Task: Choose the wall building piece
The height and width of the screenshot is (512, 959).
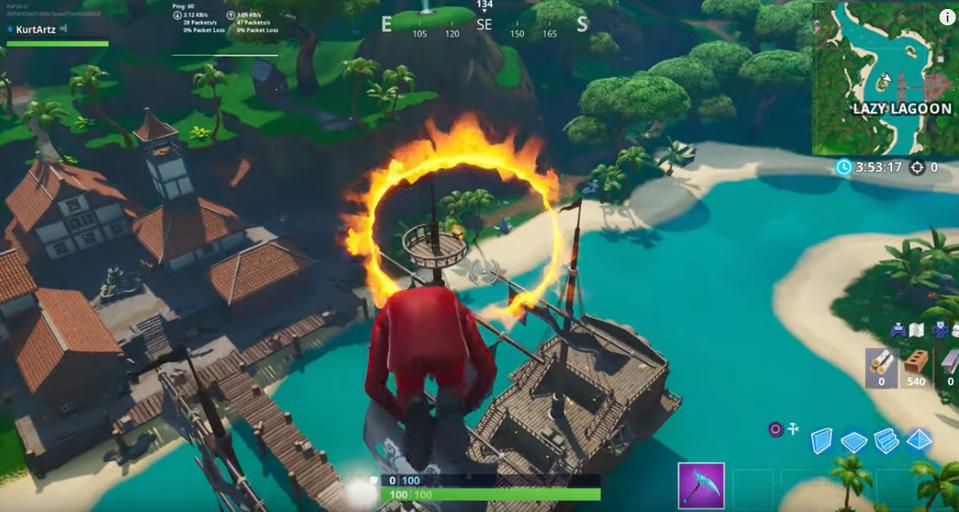Action: [x=821, y=440]
